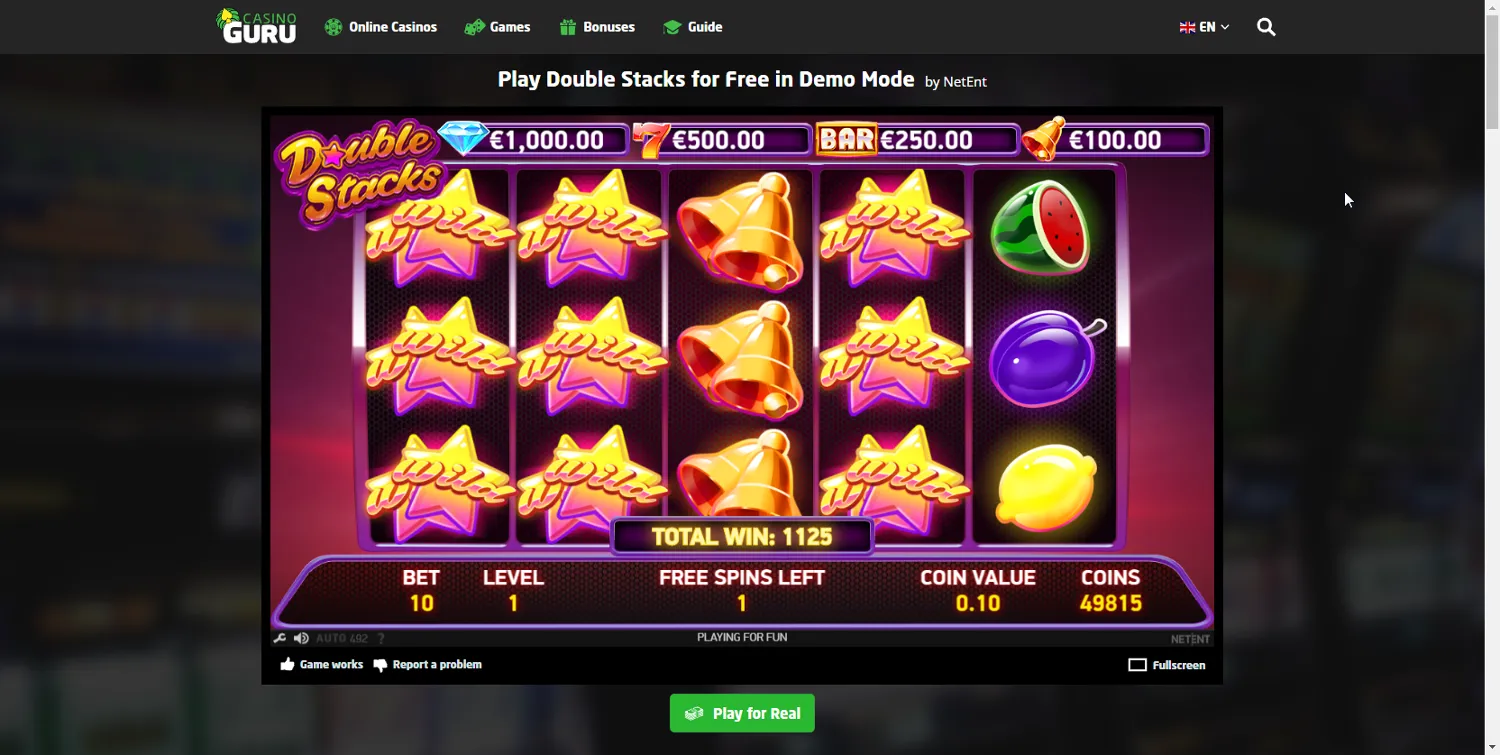1500x755 pixels.
Task: Open the game help via question mark icon
Action: pos(380,637)
